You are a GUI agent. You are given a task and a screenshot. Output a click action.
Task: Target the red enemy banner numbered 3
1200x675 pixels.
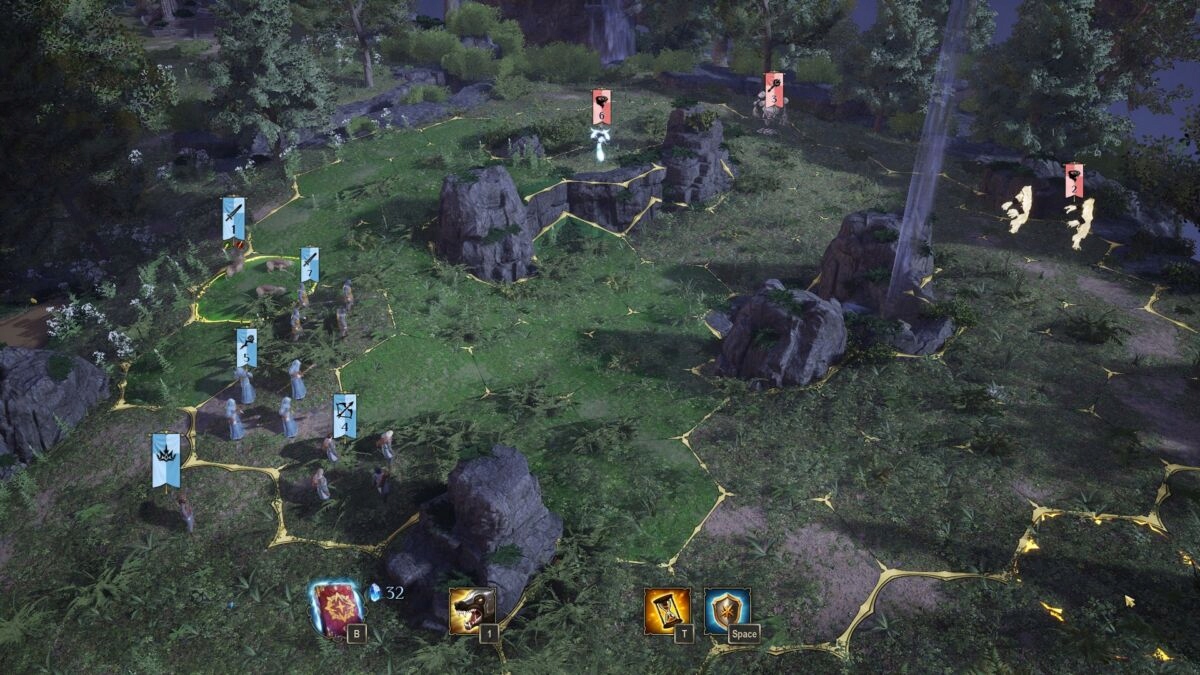[x=773, y=91]
